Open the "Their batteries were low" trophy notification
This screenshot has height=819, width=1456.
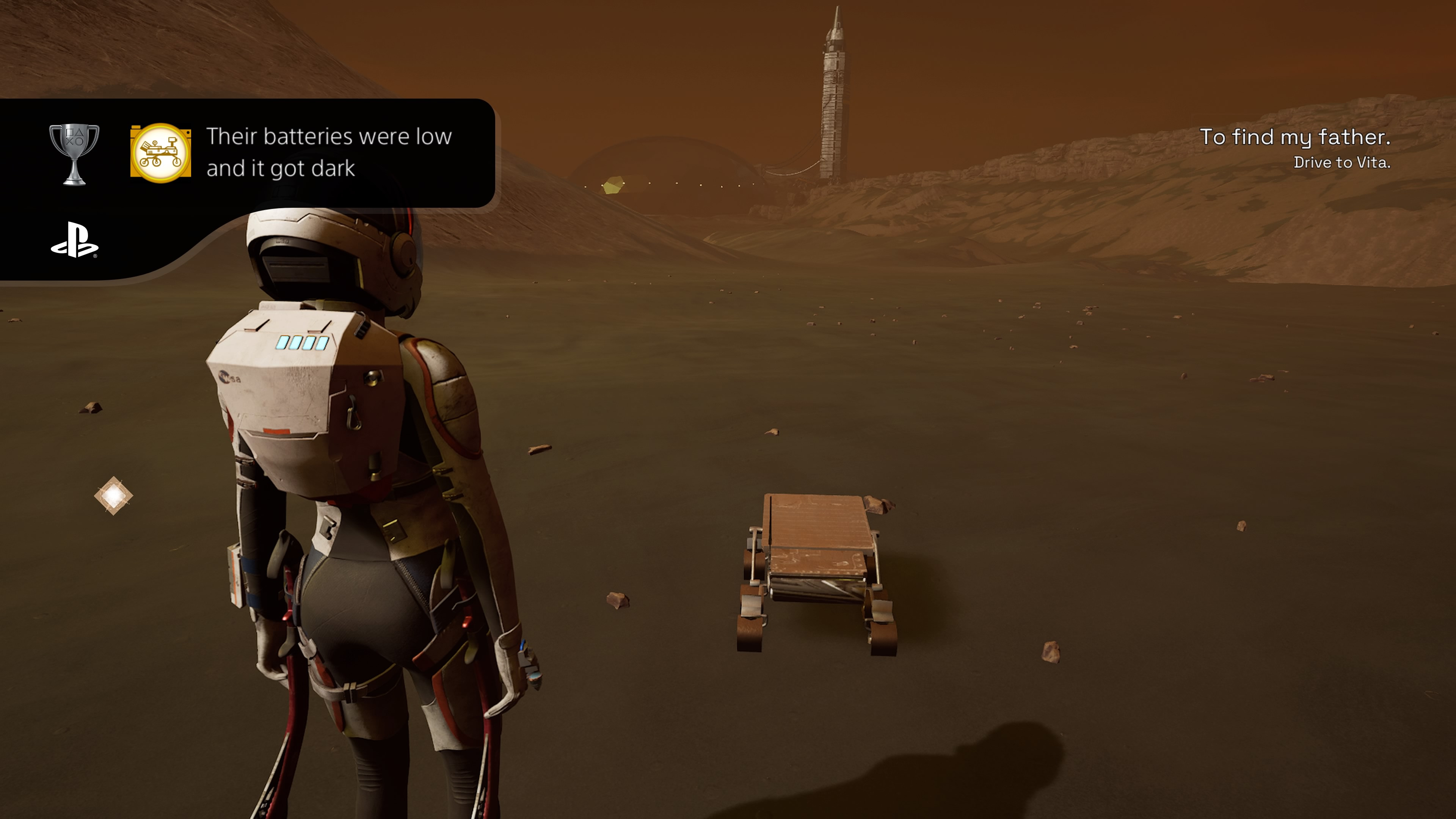(328, 152)
